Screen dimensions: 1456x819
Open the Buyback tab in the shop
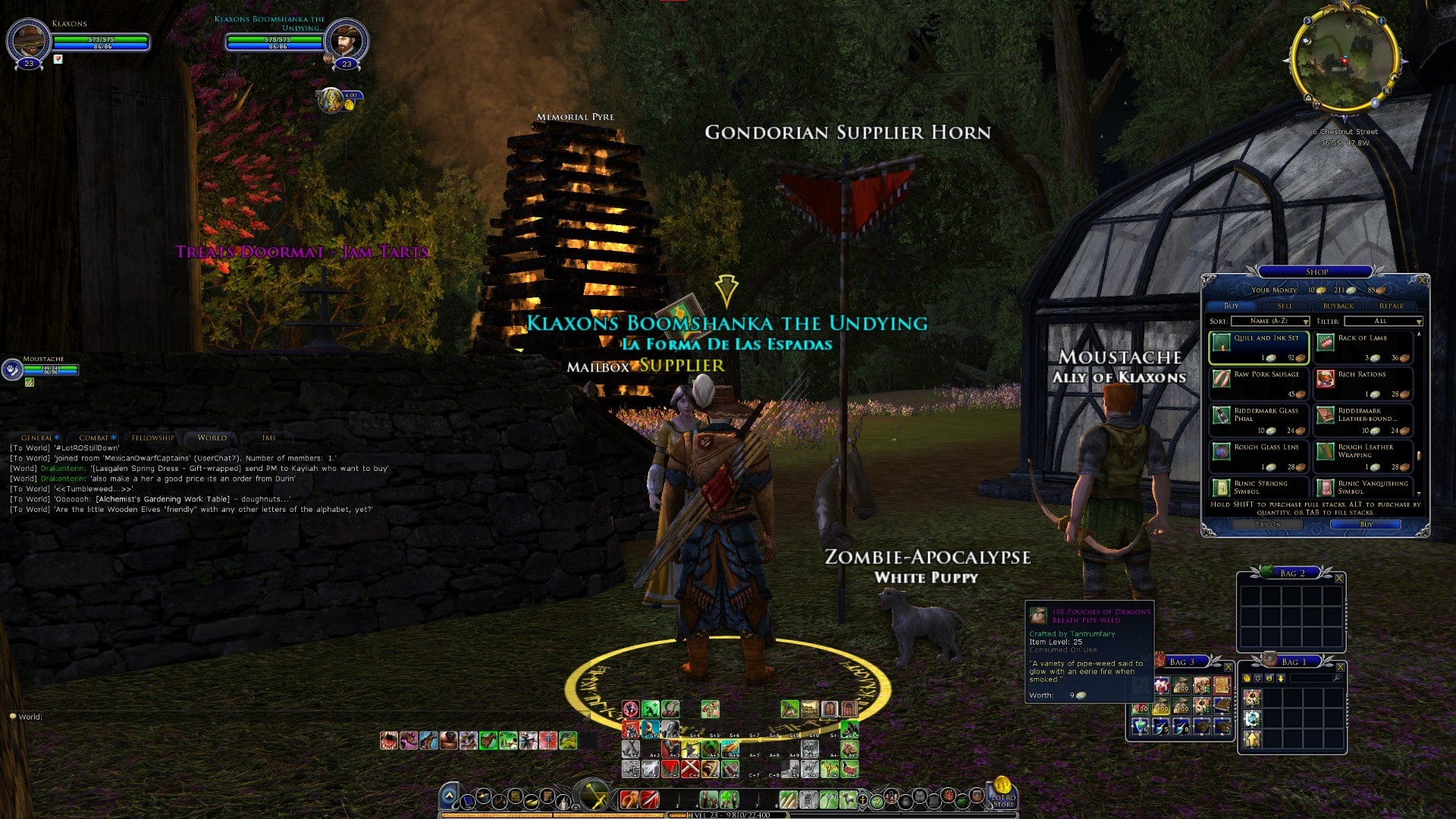coord(1338,306)
